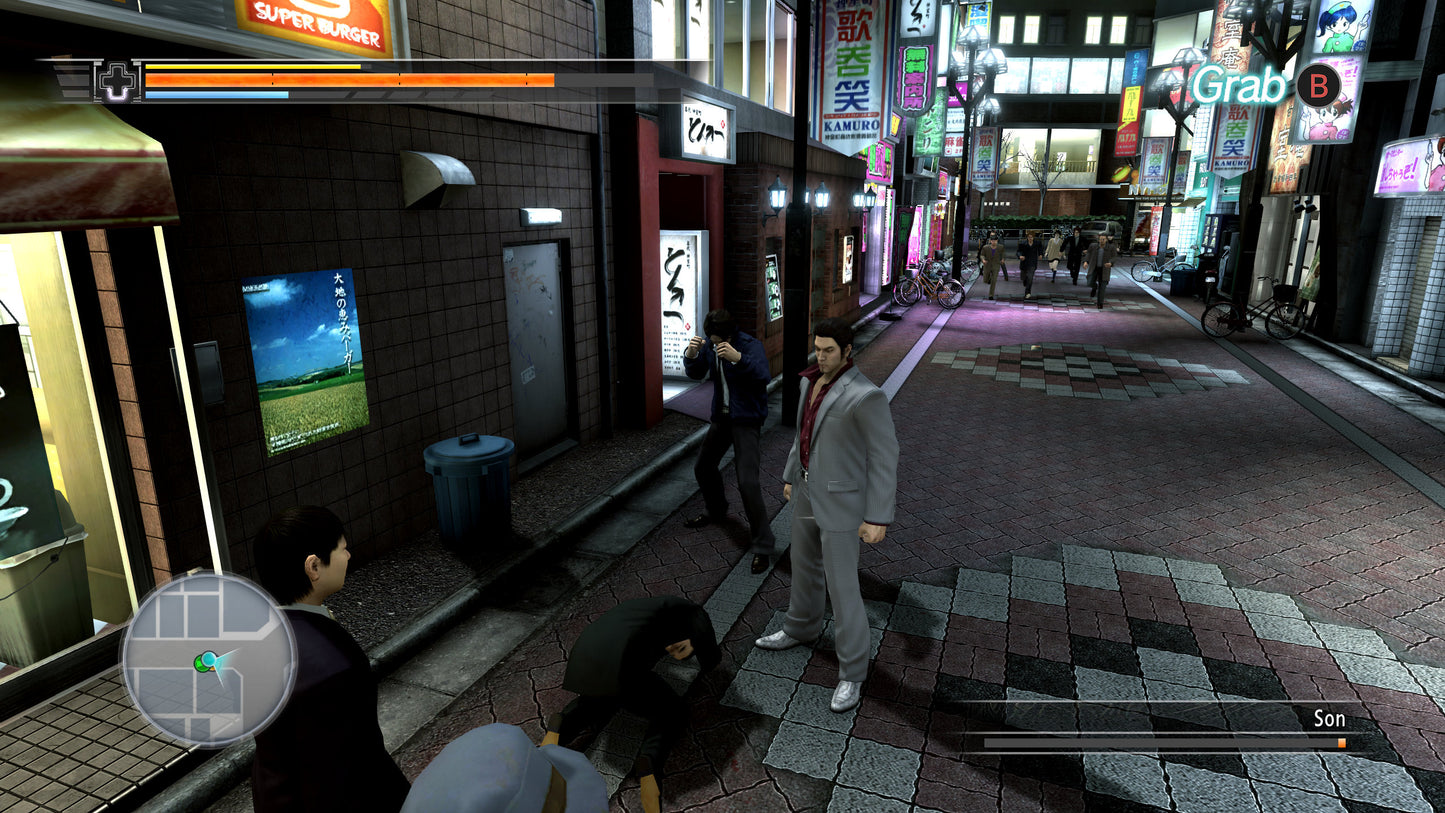
Task: Click the D-pad icon in the HUD
Action: pos(117,82)
